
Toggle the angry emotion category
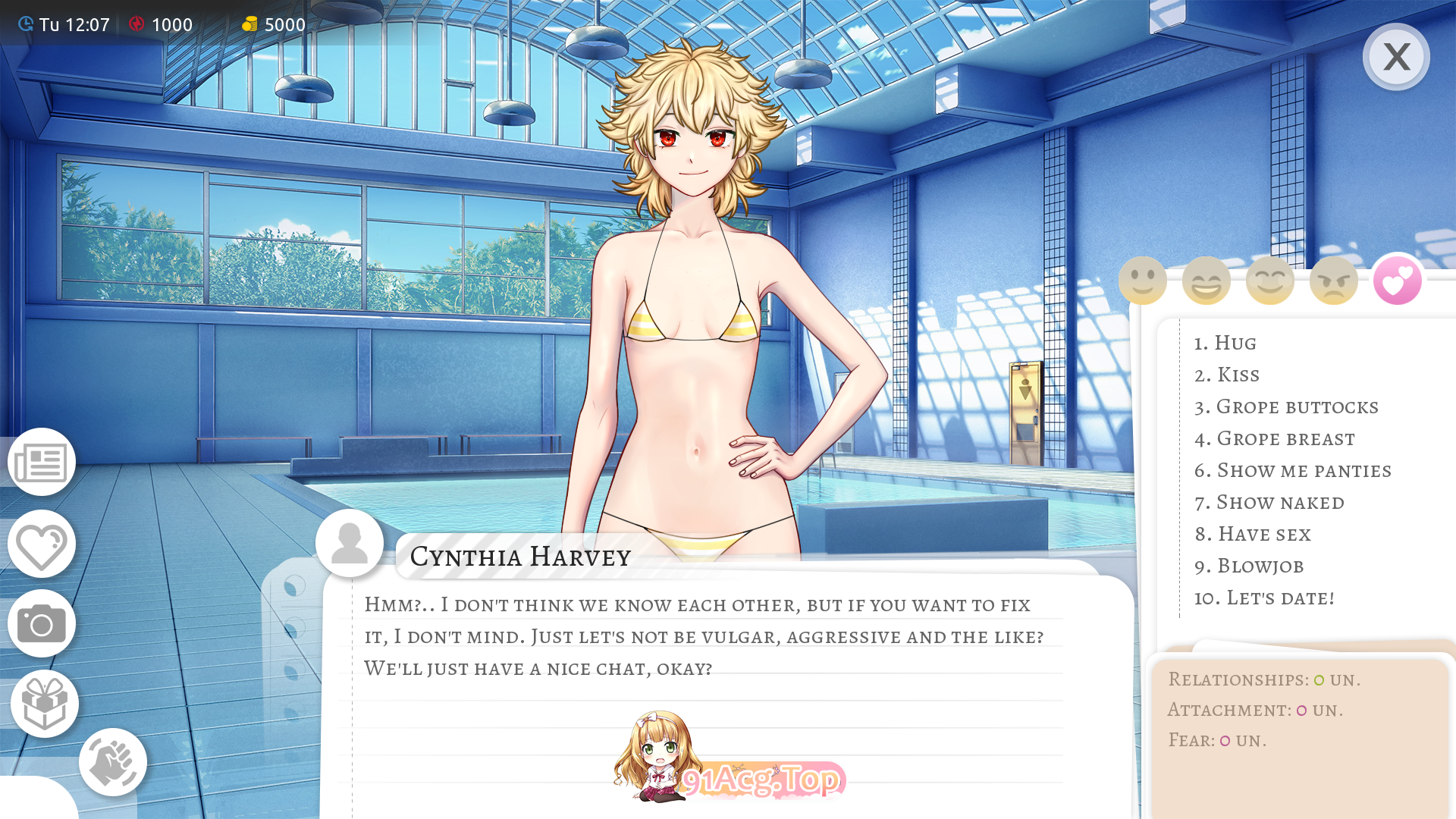pos(1334,280)
